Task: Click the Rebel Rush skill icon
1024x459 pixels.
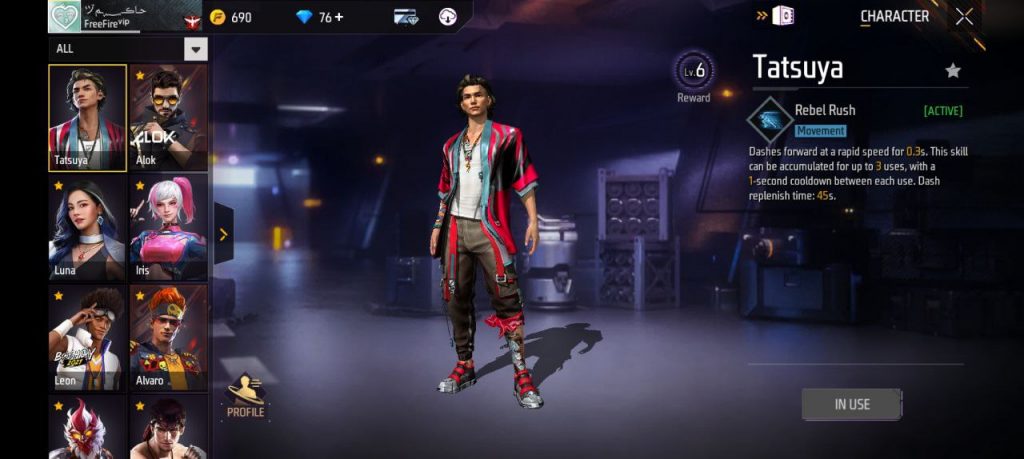Action: 770,120
